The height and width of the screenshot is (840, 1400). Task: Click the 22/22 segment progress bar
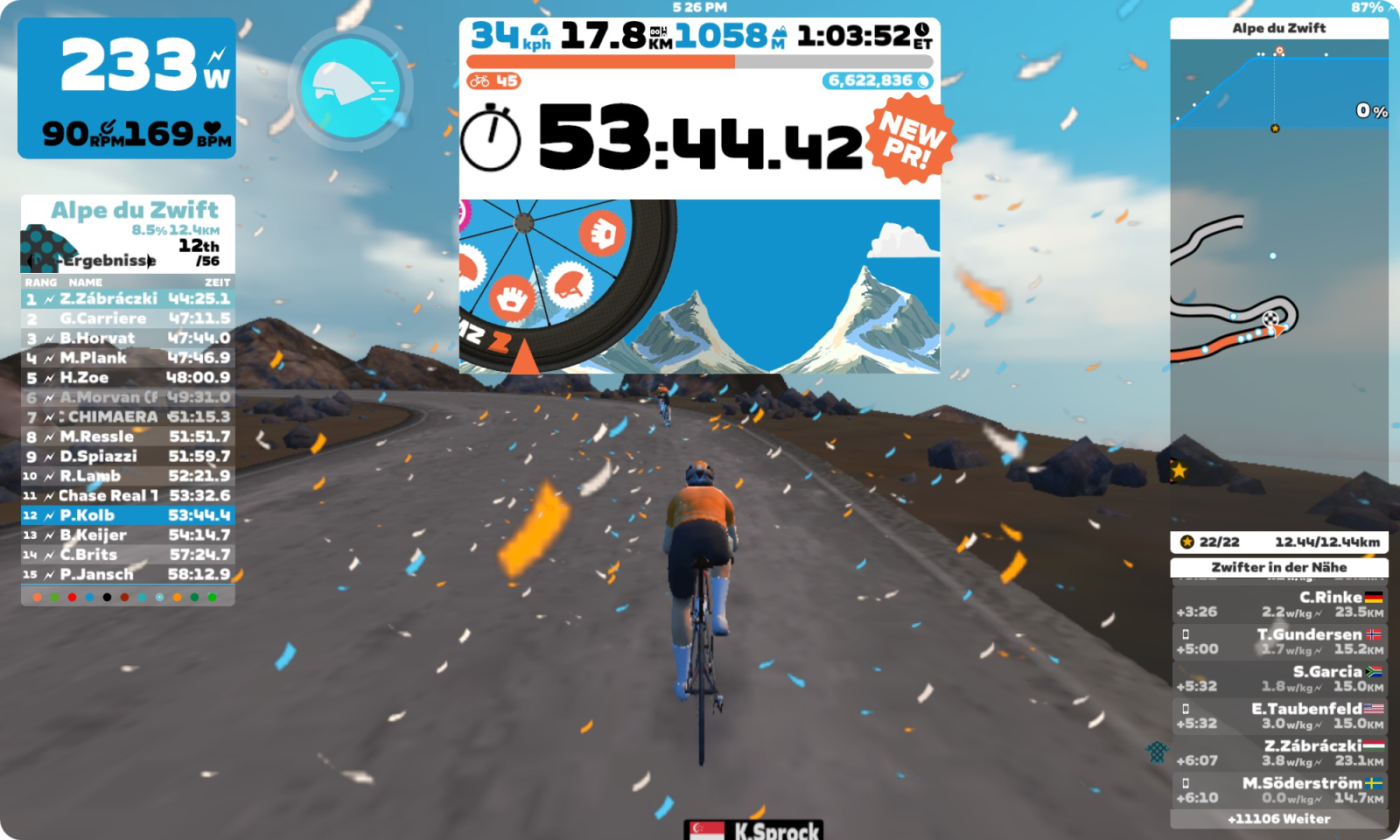tap(1278, 542)
